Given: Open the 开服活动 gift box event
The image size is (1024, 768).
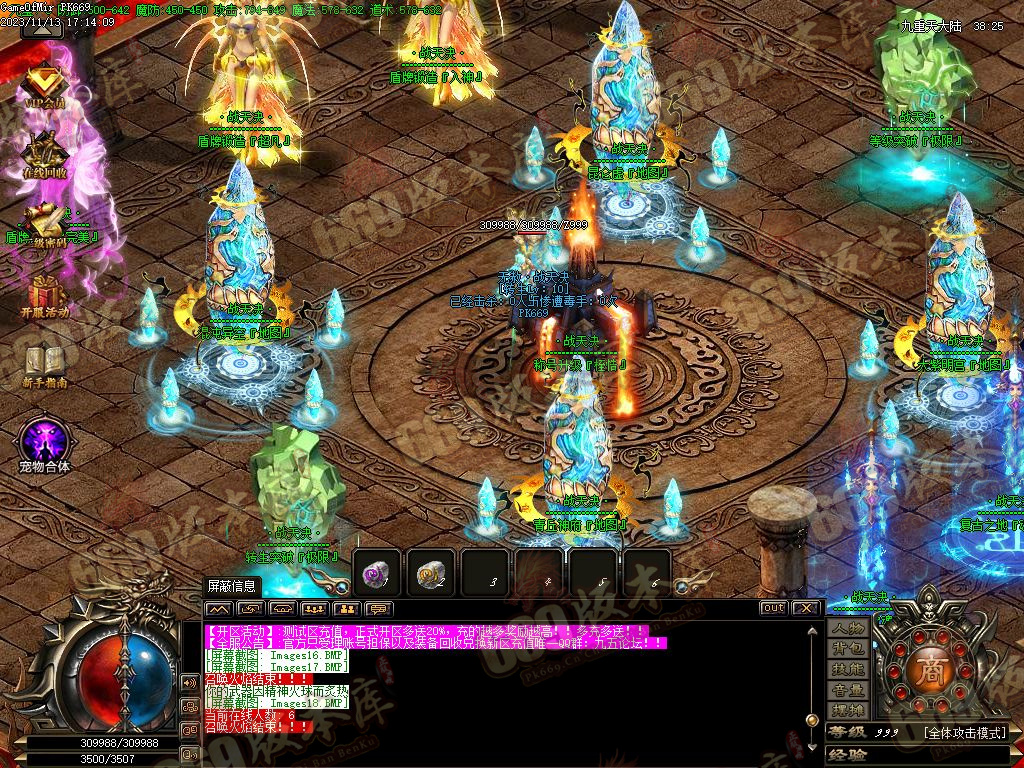Looking at the screenshot, I should 44,294.
